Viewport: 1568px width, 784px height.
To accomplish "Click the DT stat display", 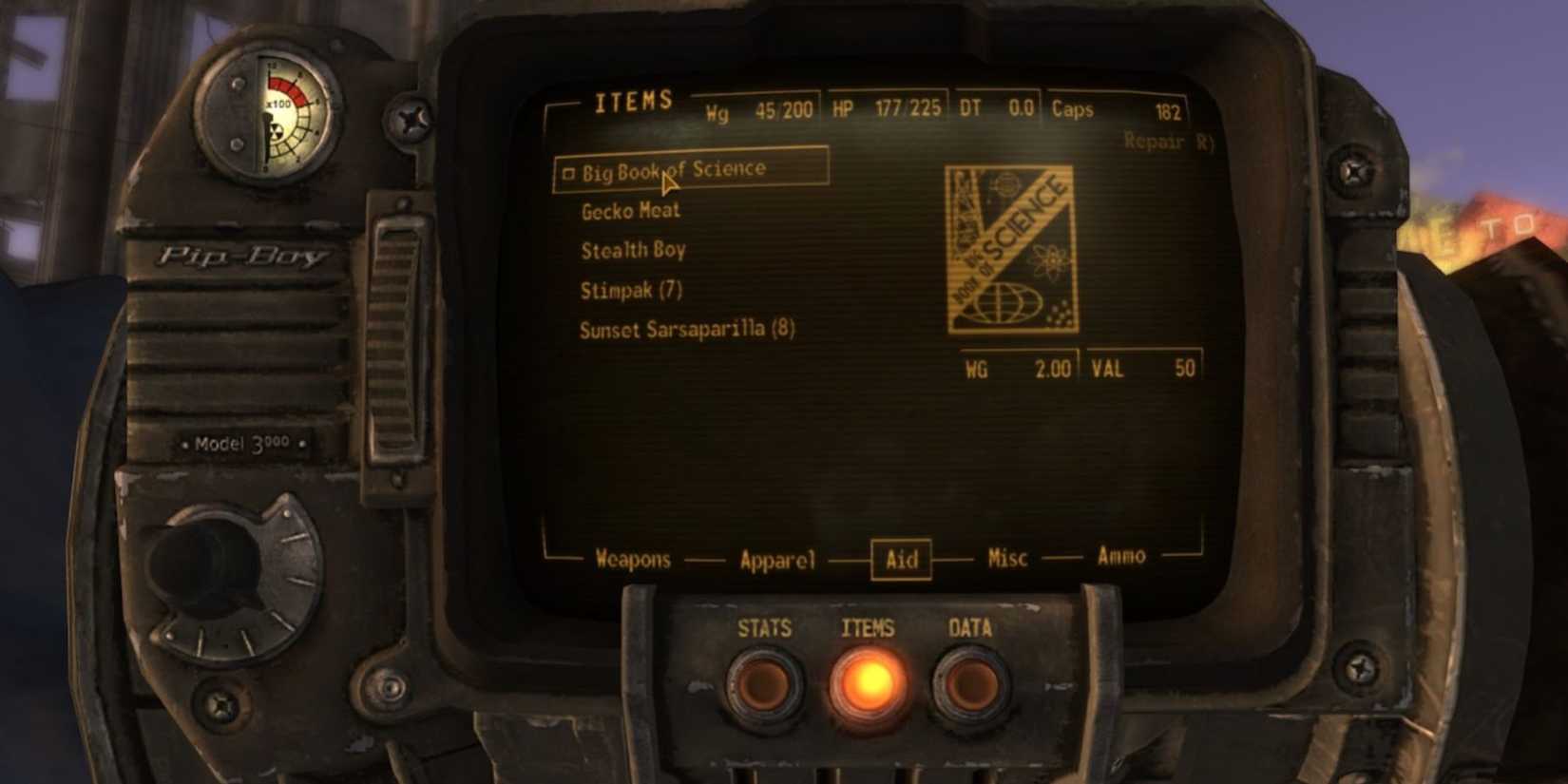I will click(997, 107).
